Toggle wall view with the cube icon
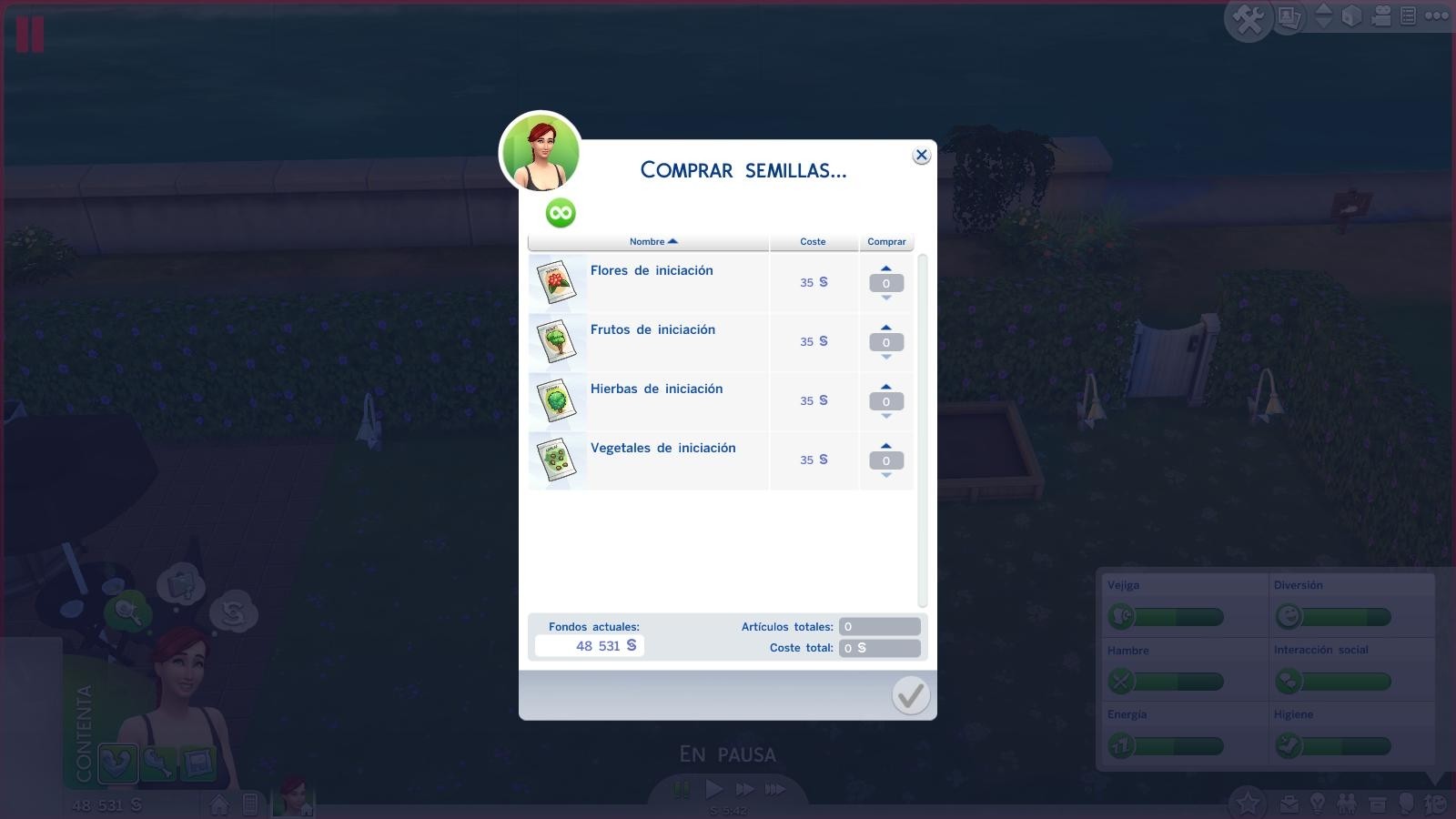The height and width of the screenshot is (819, 1456). pyautogui.click(x=1351, y=15)
